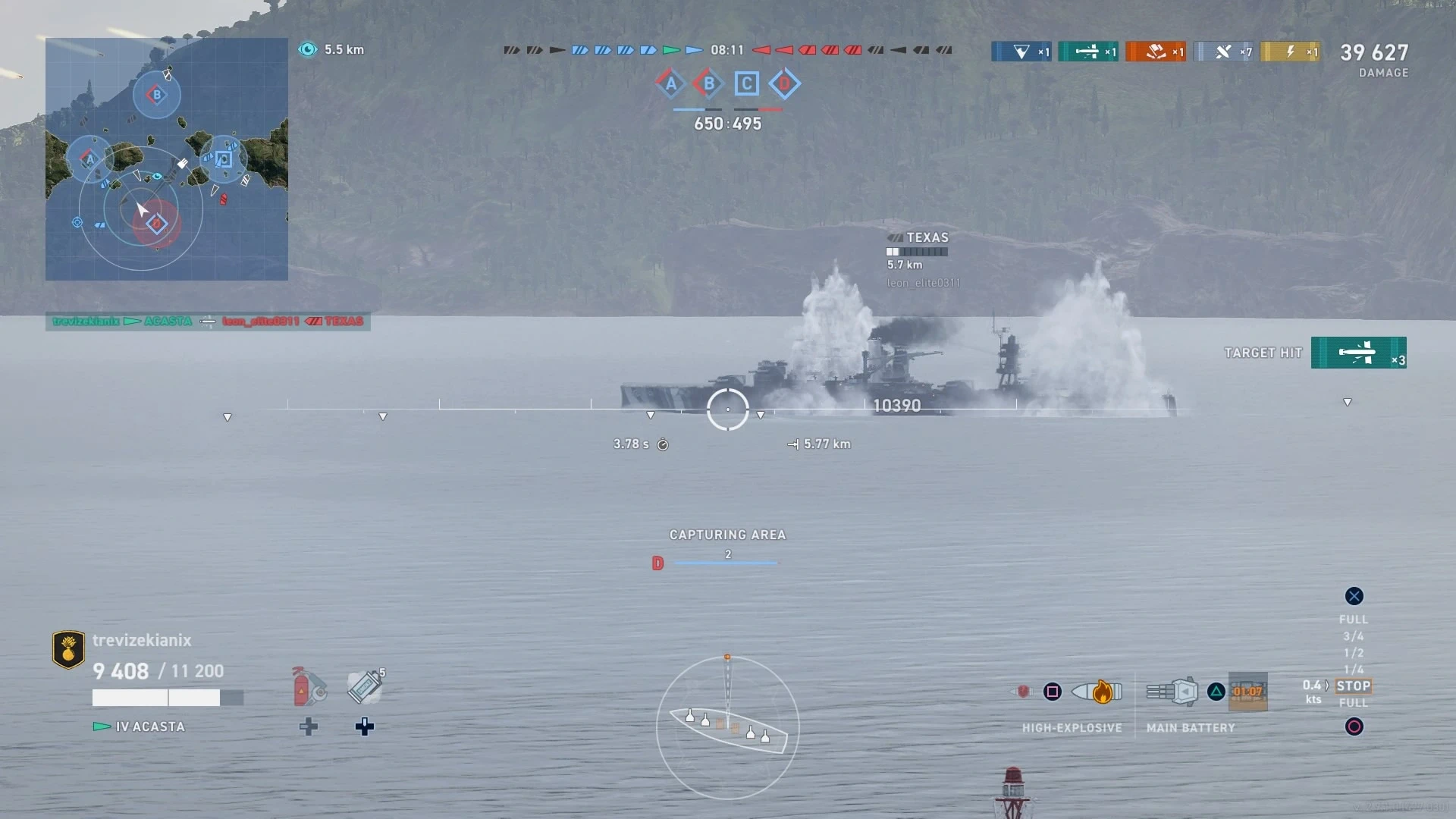
Task: Click the Target Hit ribbon
Action: tap(1358, 353)
